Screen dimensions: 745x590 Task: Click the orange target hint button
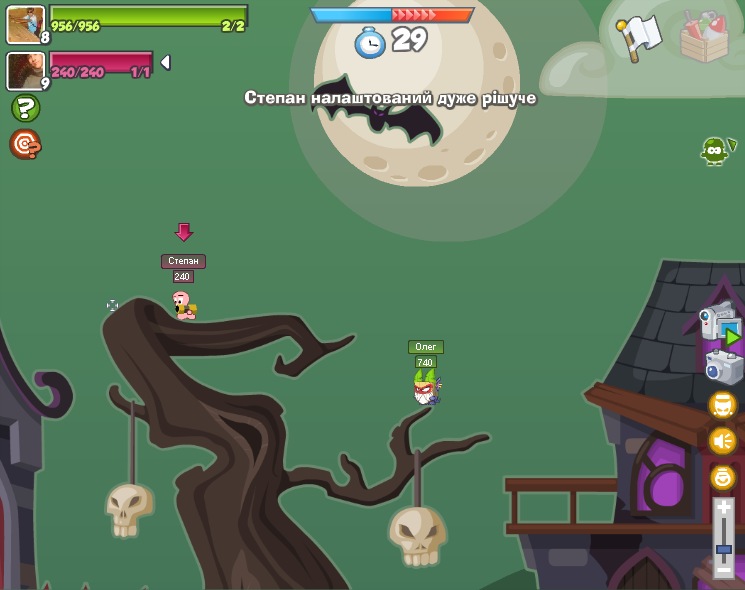pos(25,144)
